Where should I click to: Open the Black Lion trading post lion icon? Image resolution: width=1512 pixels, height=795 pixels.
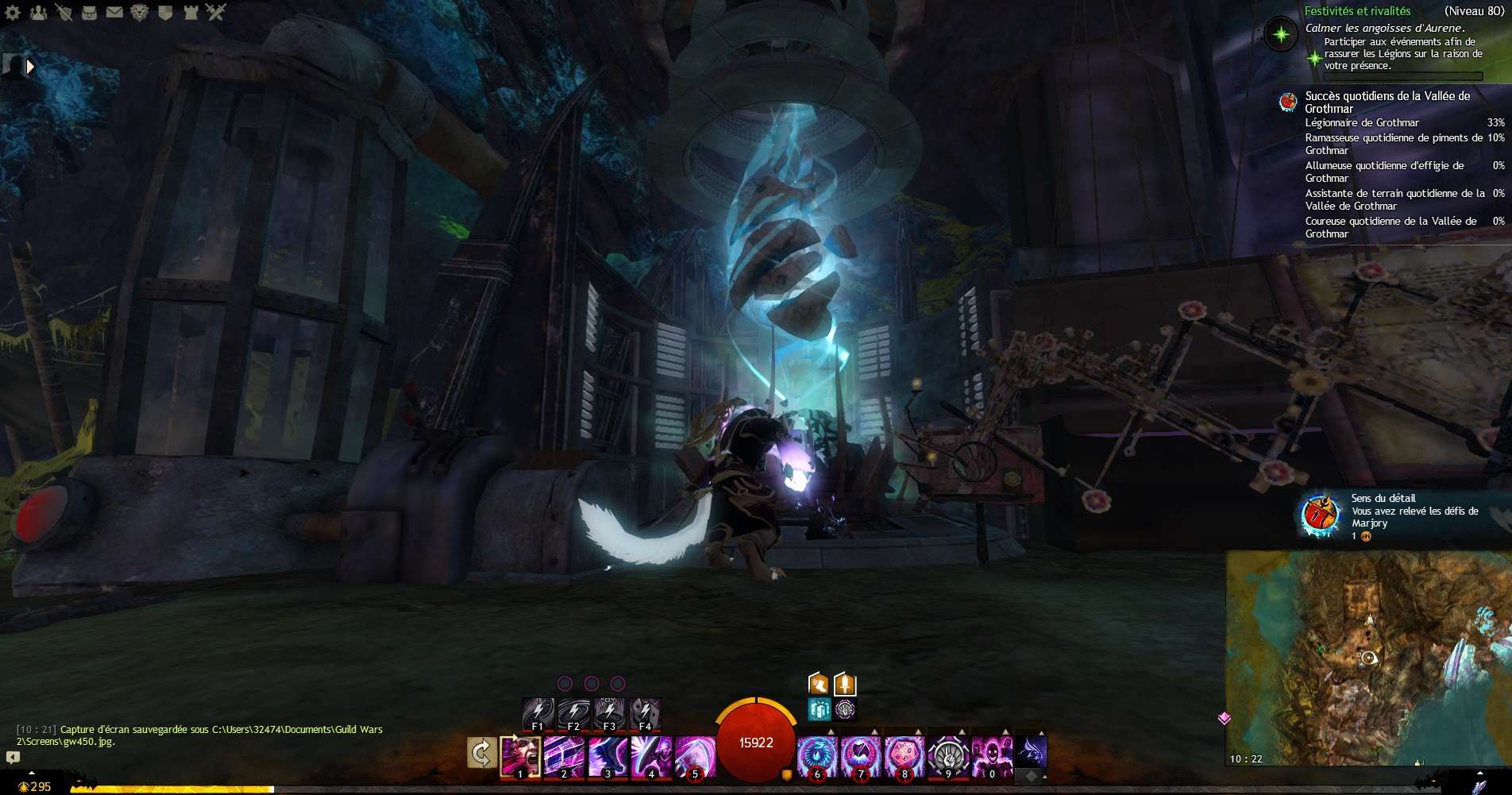[x=140, y=12]
